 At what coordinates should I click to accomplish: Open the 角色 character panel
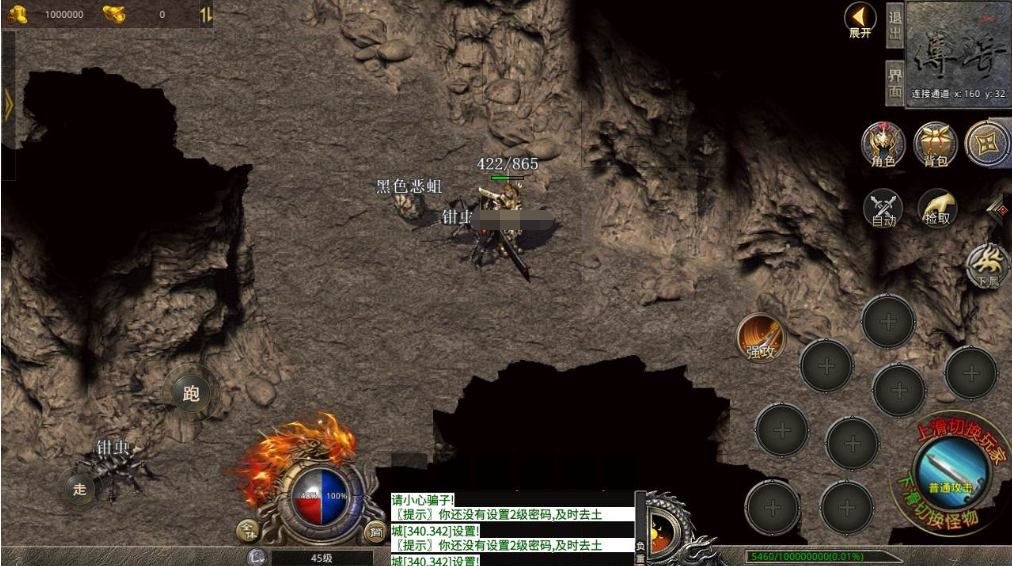point(884,144)
